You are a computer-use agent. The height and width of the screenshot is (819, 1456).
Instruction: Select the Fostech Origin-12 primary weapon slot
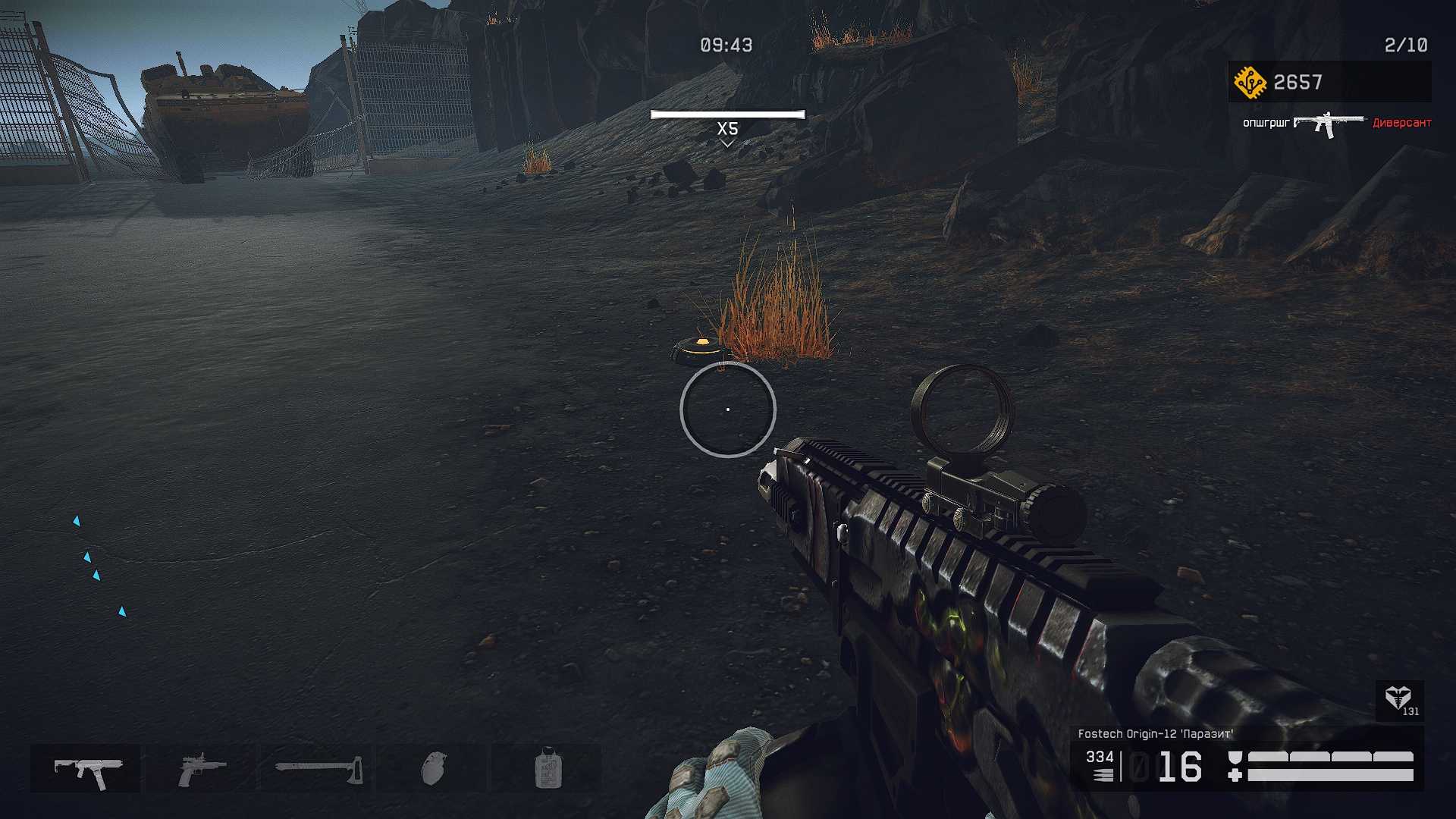(x=86, y=769)
